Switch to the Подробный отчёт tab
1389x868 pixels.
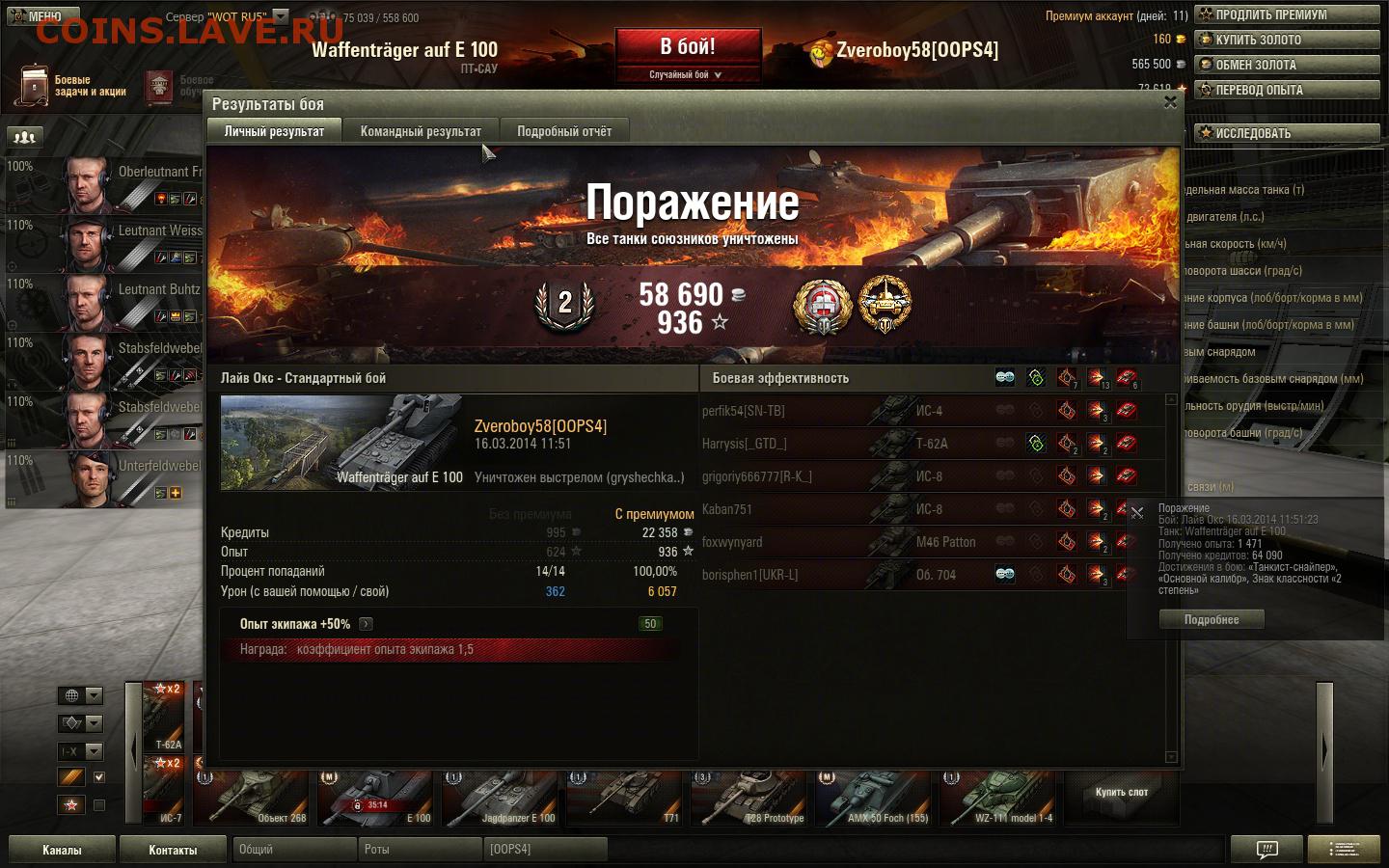[x=564, y=131]
